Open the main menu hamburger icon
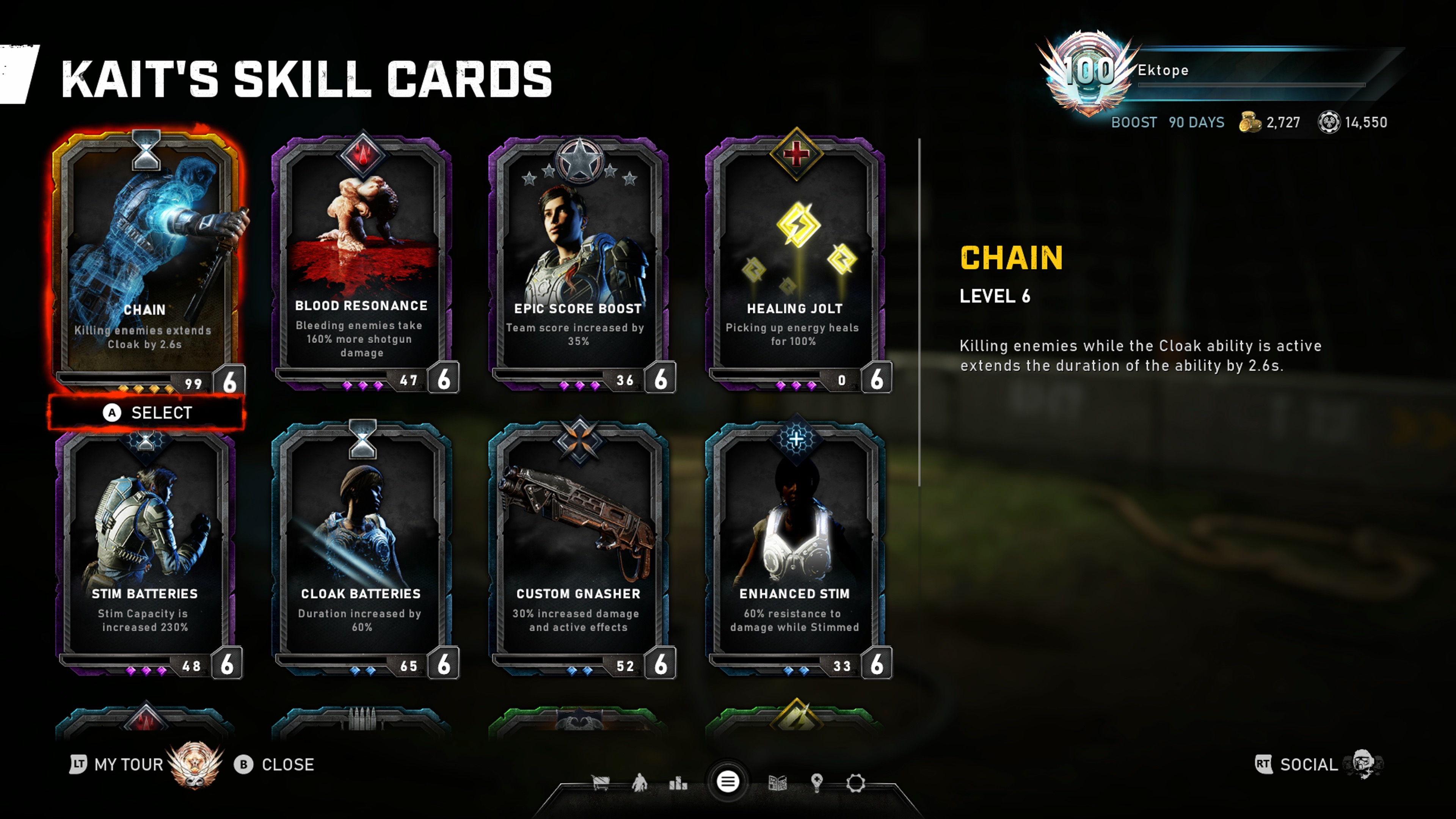Screen dimensions: 1456x819 pos(728,782)
